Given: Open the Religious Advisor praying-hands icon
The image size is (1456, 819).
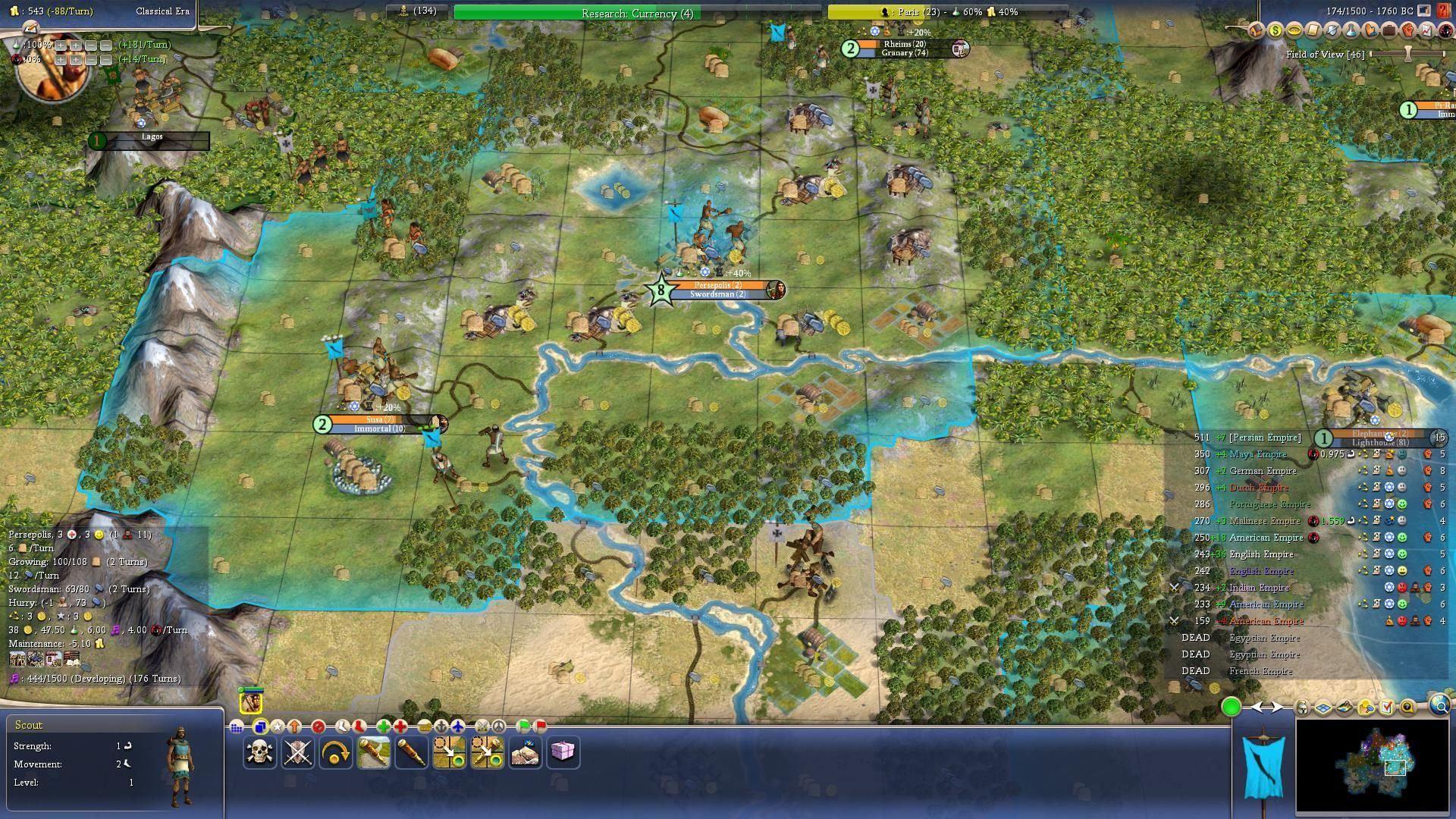Looking at the screenshot, I should tap(1371, 30).
